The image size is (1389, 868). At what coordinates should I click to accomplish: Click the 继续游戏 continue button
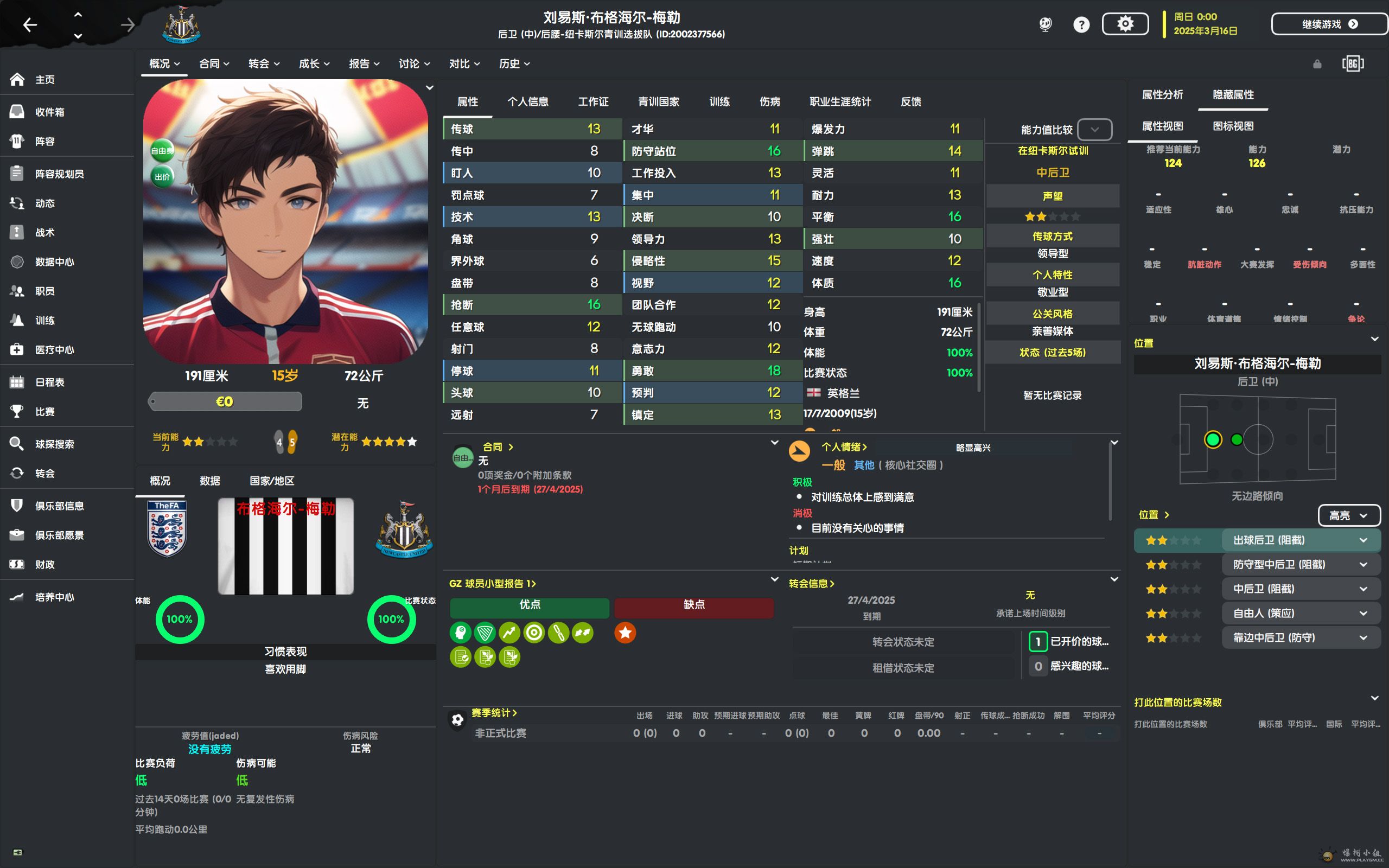click(1328, 24)
